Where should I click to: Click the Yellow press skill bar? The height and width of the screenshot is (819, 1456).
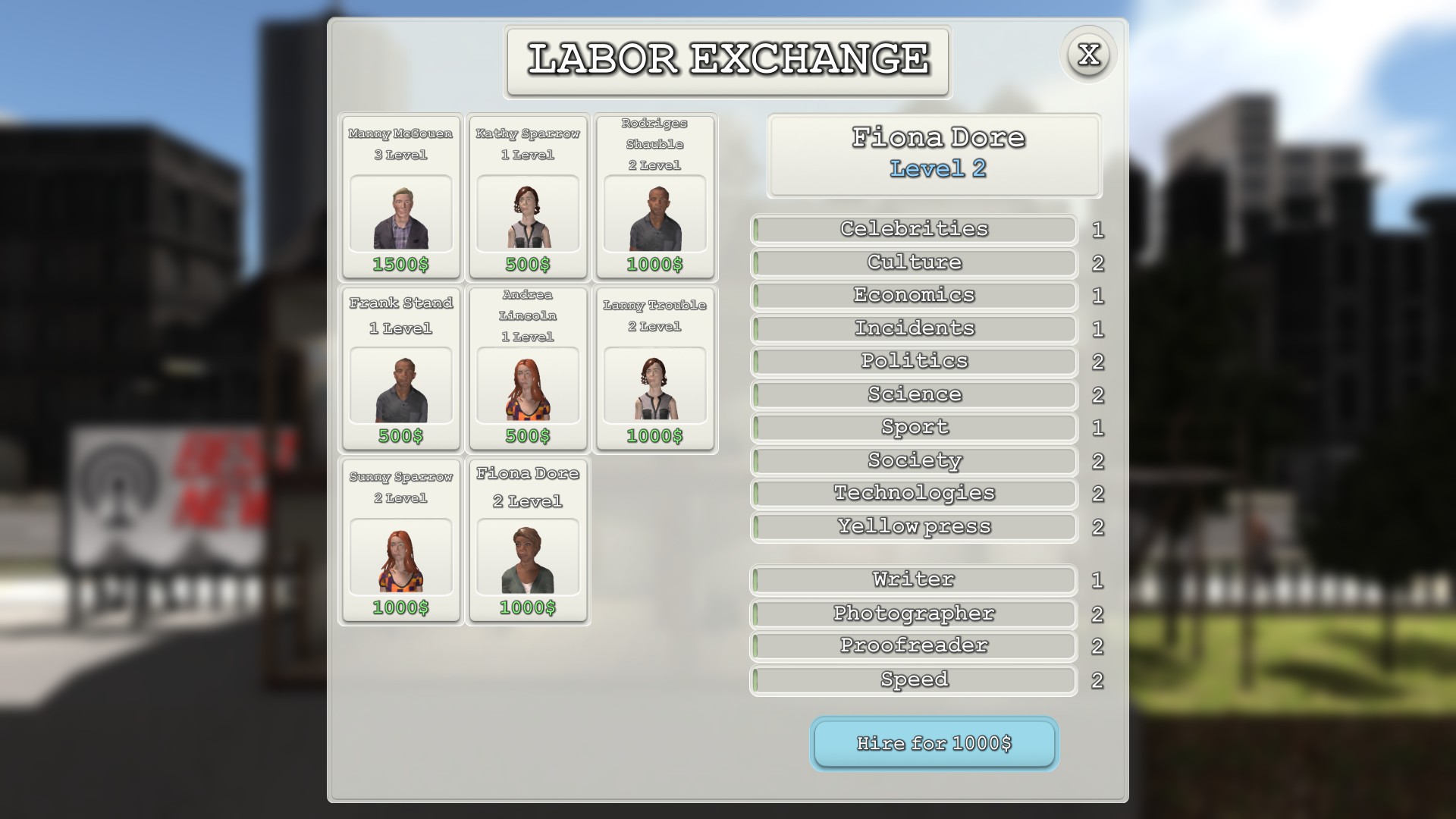pyautogui.click(x=913, y=526)
